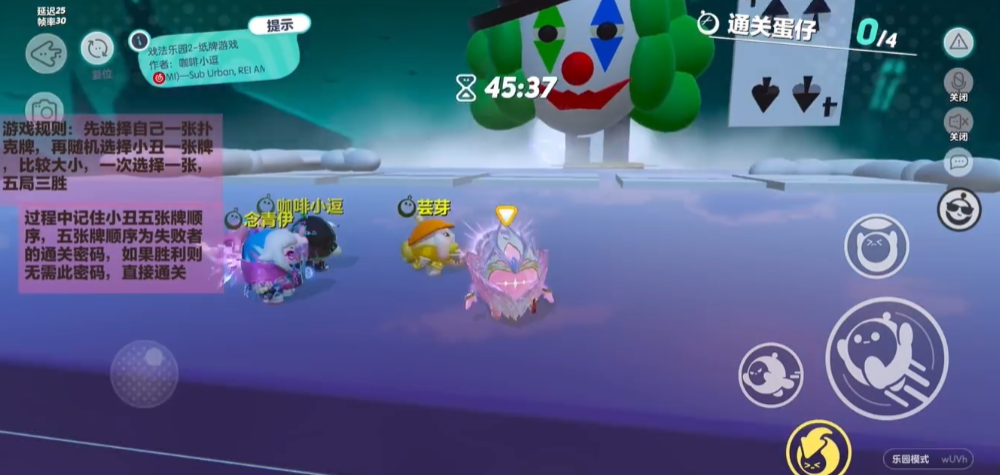Tap the back arrow button
The height and width of the screenshot is (475, 1000).
coord(46,54)
